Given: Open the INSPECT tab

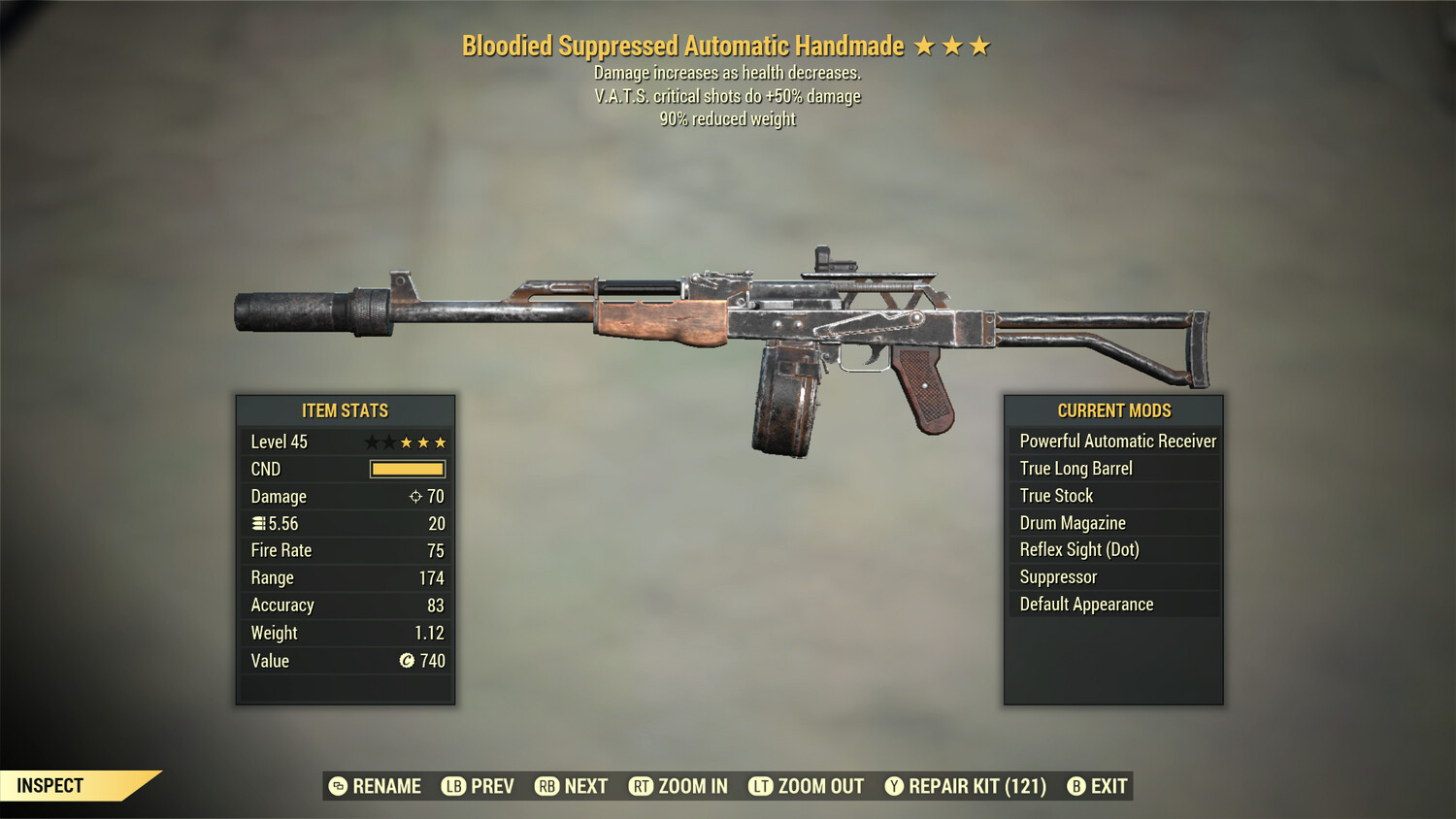Looking at the screenshot, I should [x=50, y=786].
